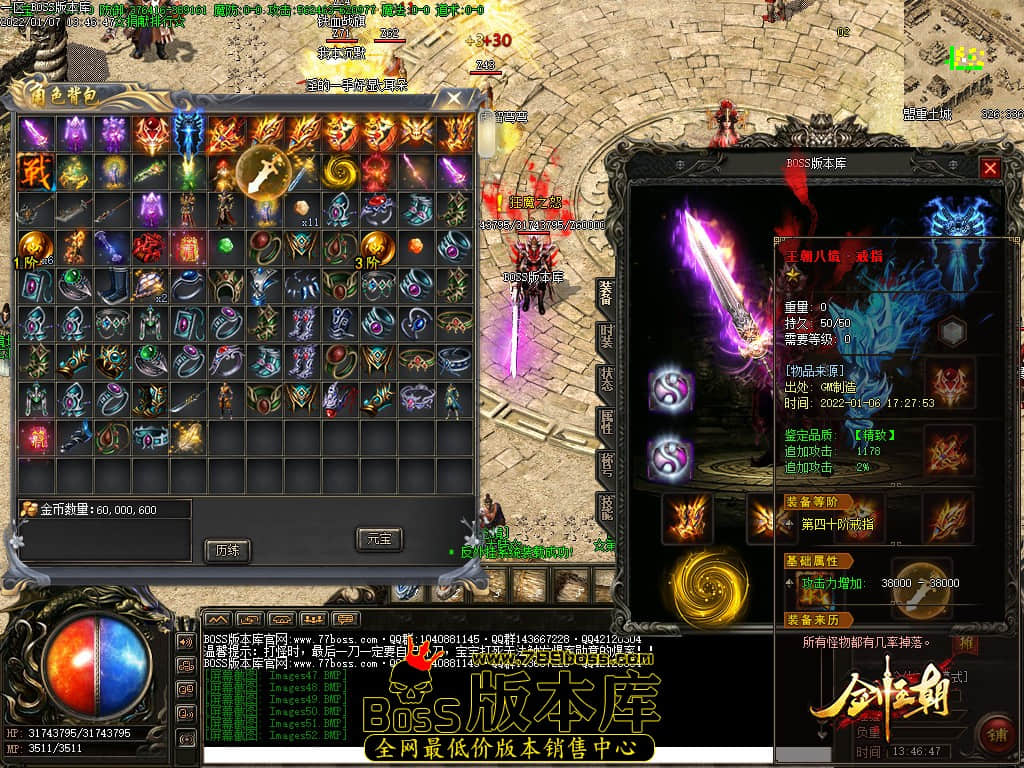Toggle the sound speaker button beside chat

coord(186,641)
